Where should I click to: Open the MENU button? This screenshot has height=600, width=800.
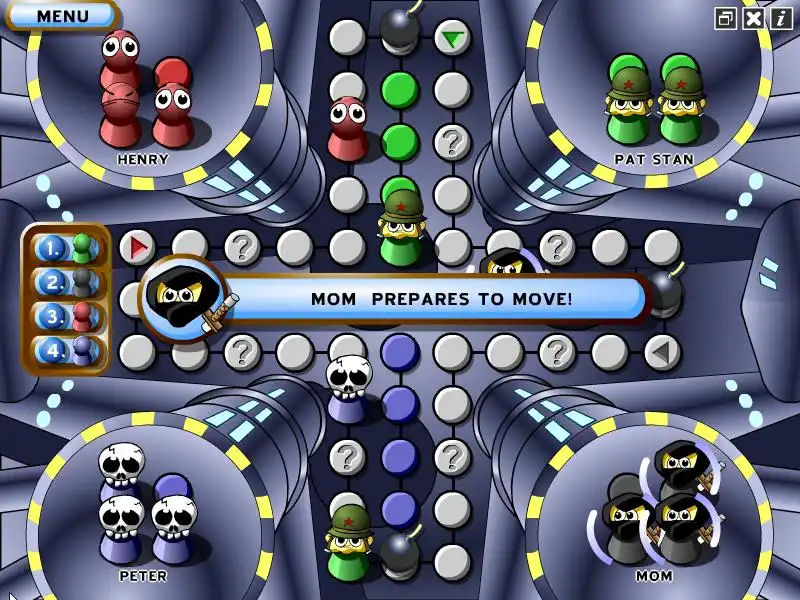pyautogui.click(x=61, y=16)
